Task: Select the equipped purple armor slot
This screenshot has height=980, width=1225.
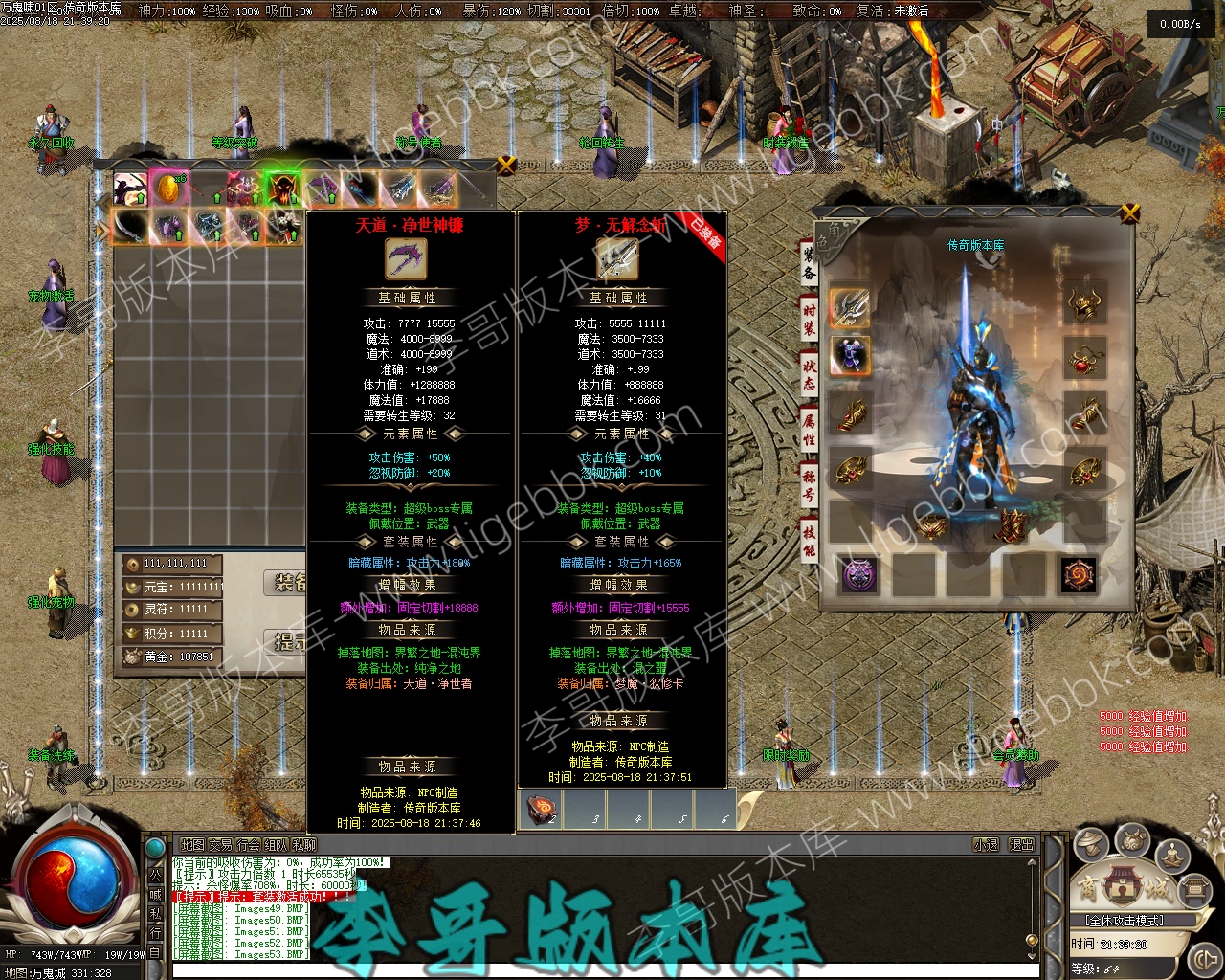Action: pos(850,356)
